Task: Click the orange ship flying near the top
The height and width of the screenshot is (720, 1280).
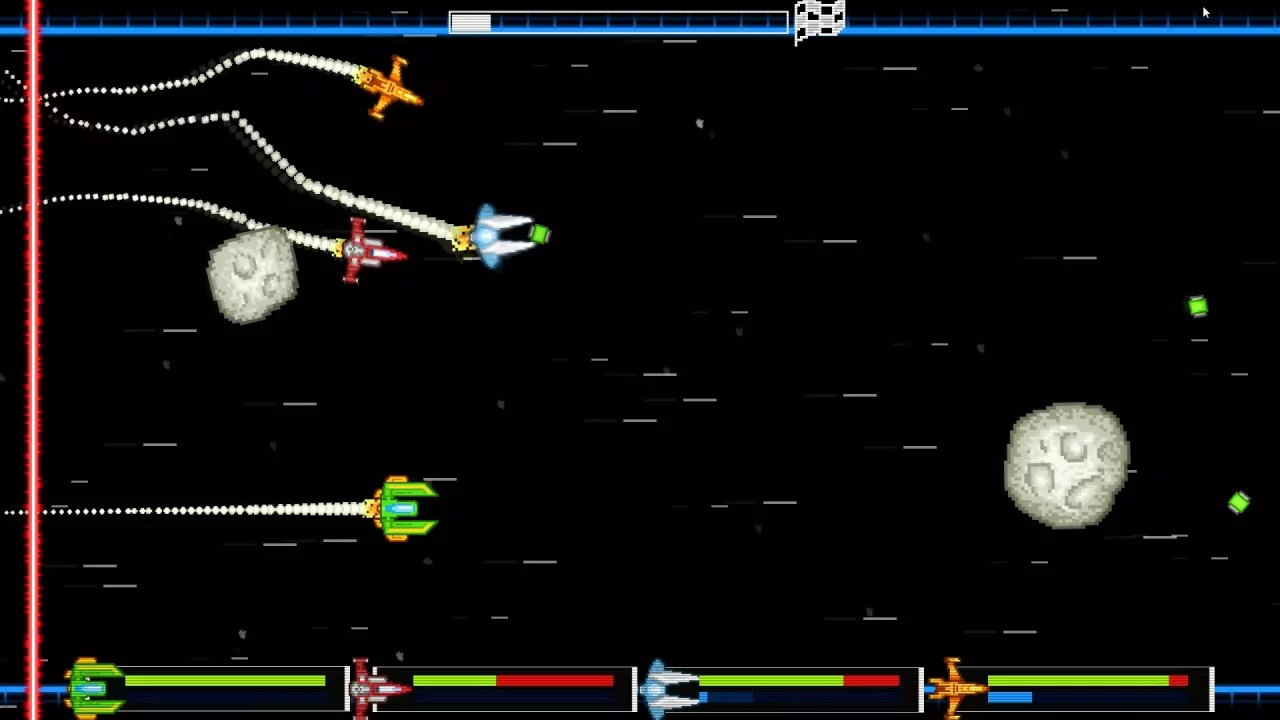Action: click(x=390, y=89)
